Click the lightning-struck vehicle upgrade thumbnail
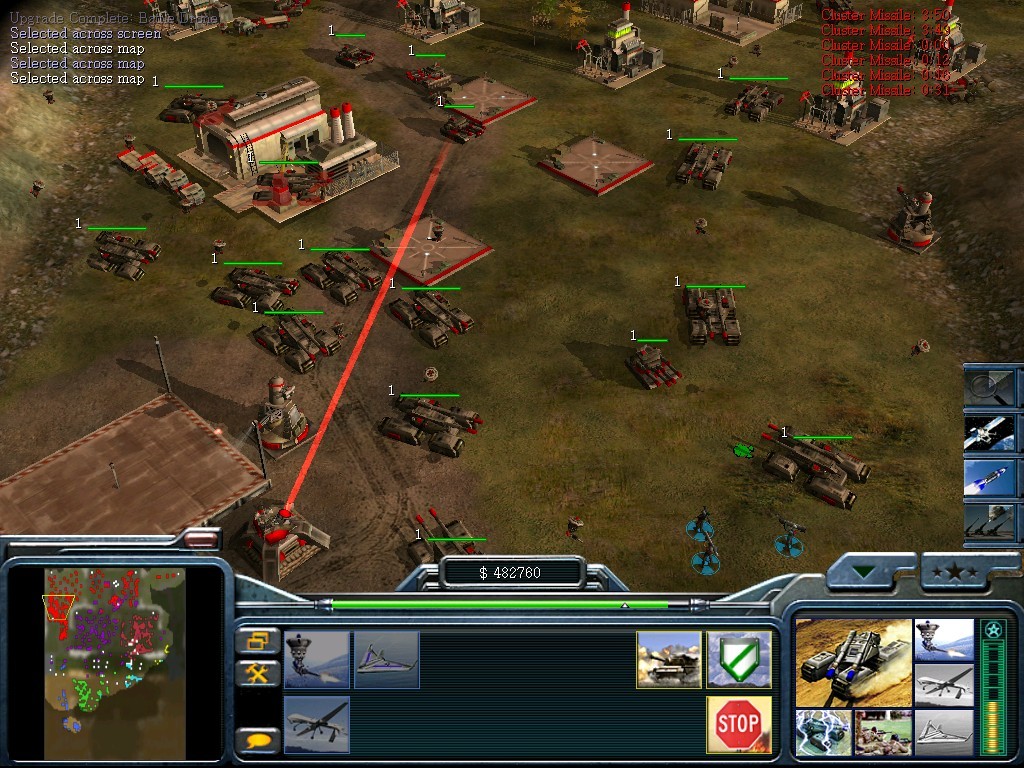This screenshot has width=1024, height=768. 824,732
